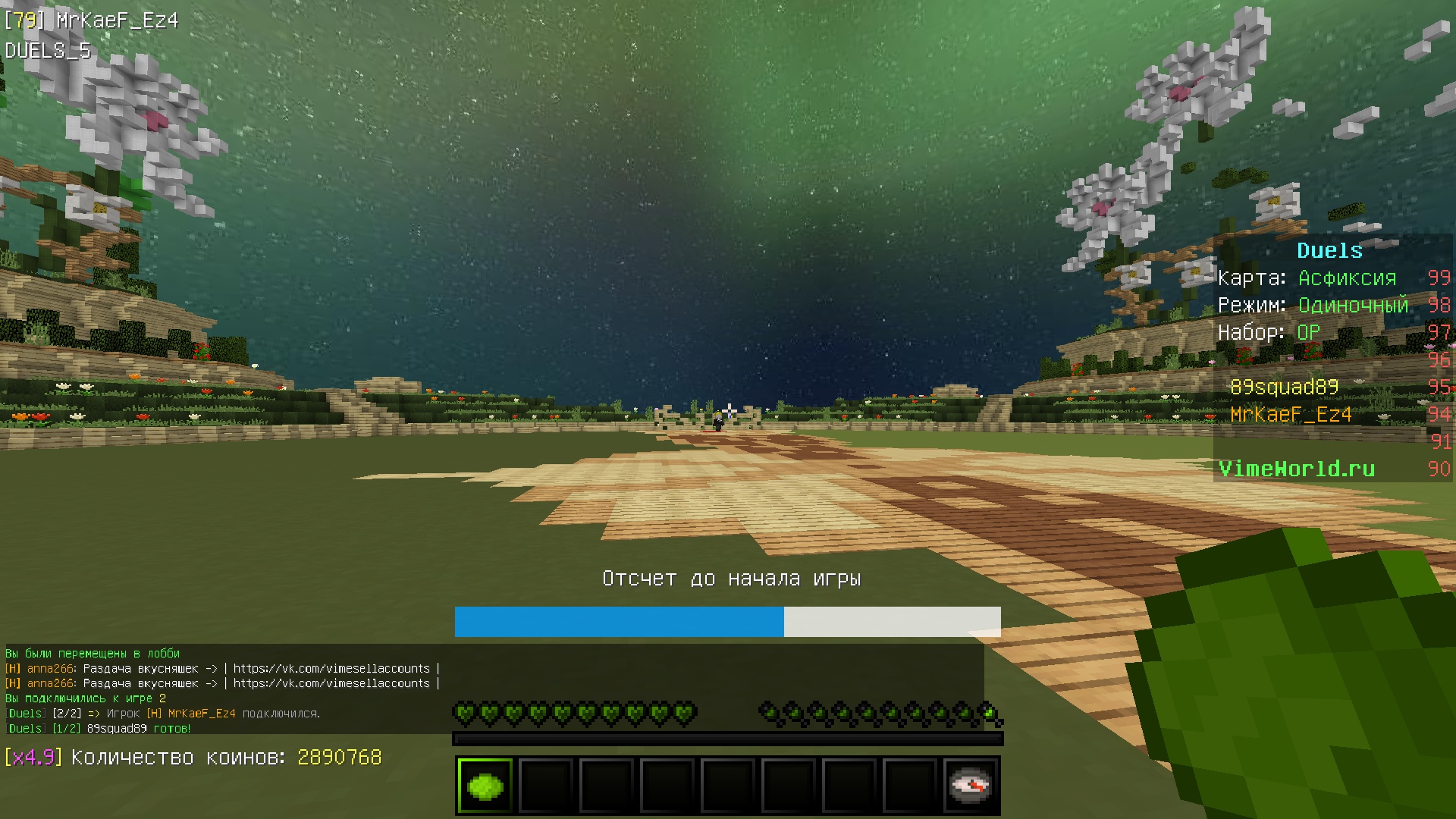Click MrKaeF_Ez4 in the Duels scoreboard
Viewport: 1456px width, 819px height.
[1291, 415]
